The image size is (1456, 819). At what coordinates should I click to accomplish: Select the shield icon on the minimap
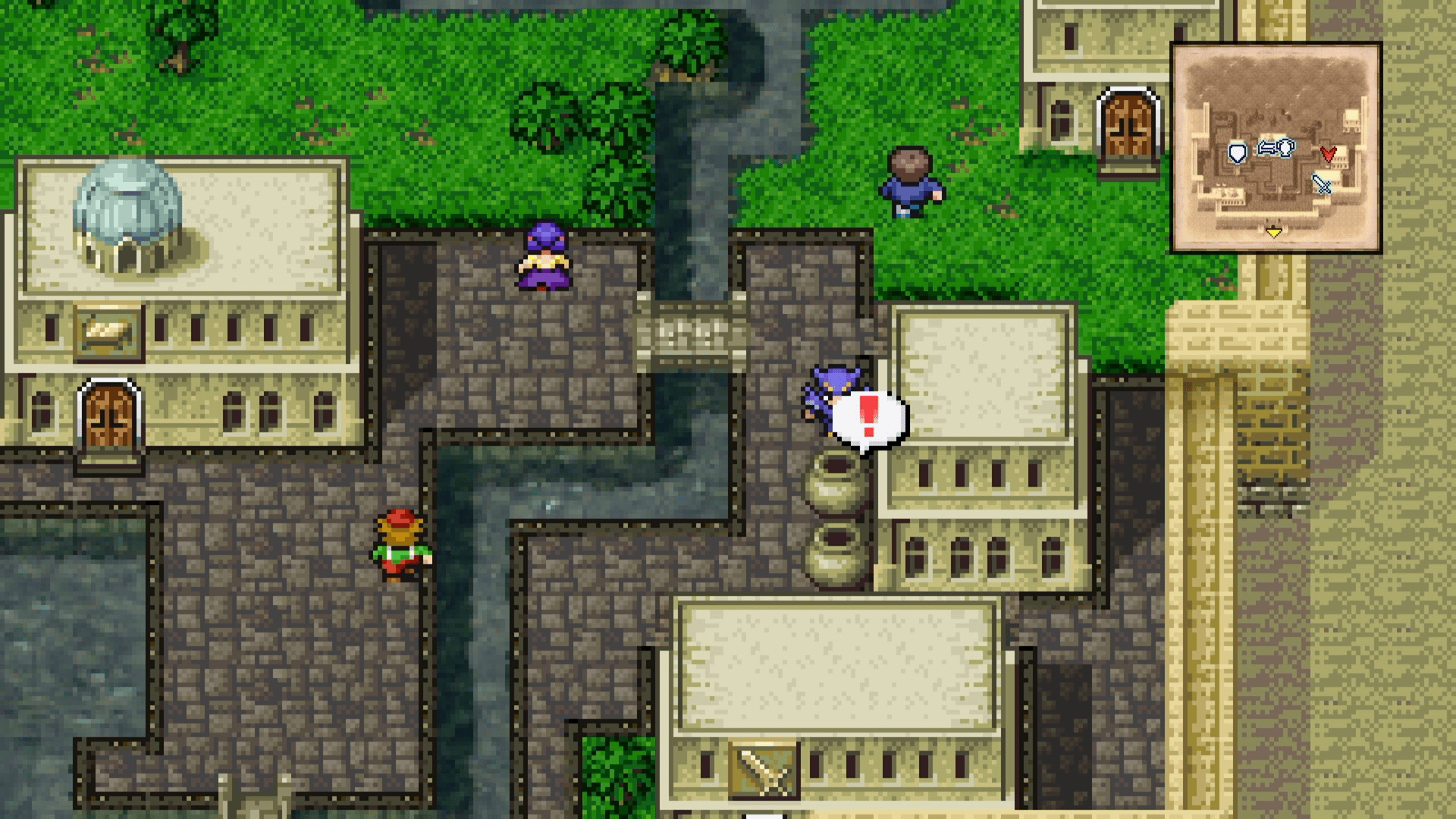click(1238, 152)
